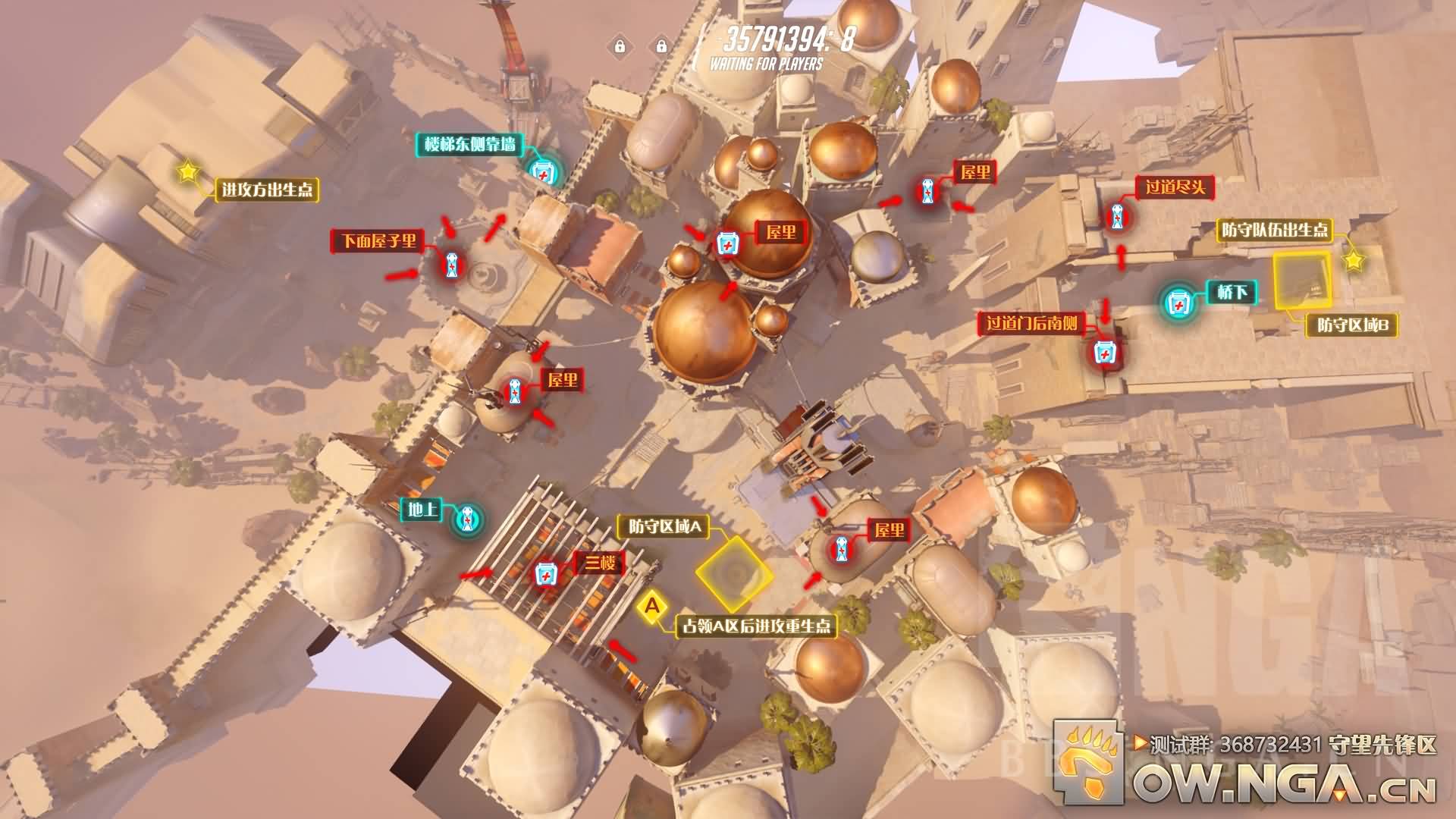Click the 防守区域A yellow diamond zone
This screenshot has height=819, width=1456.
[x=734, y=574]
